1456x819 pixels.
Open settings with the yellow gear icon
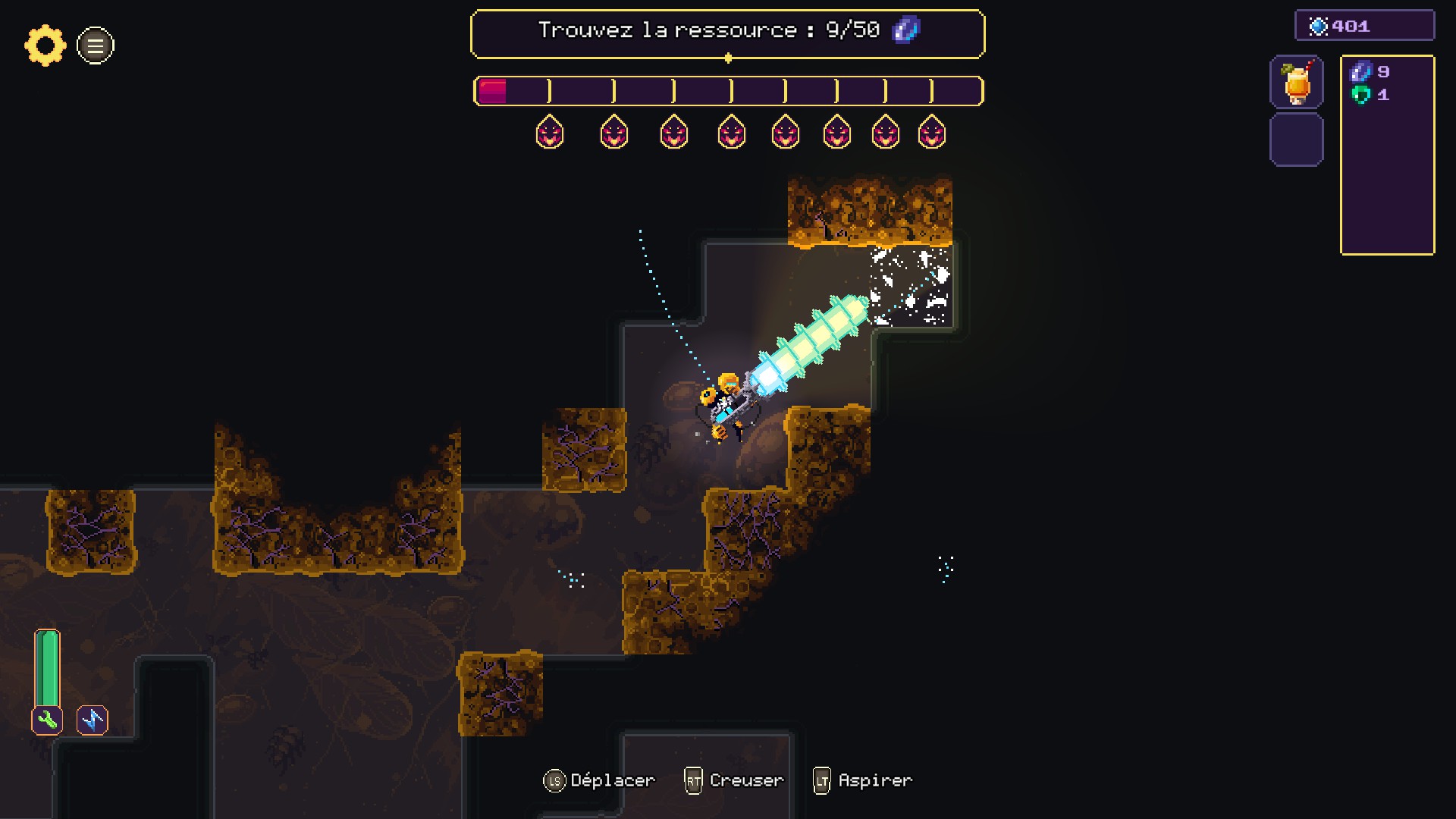(45, 45)
